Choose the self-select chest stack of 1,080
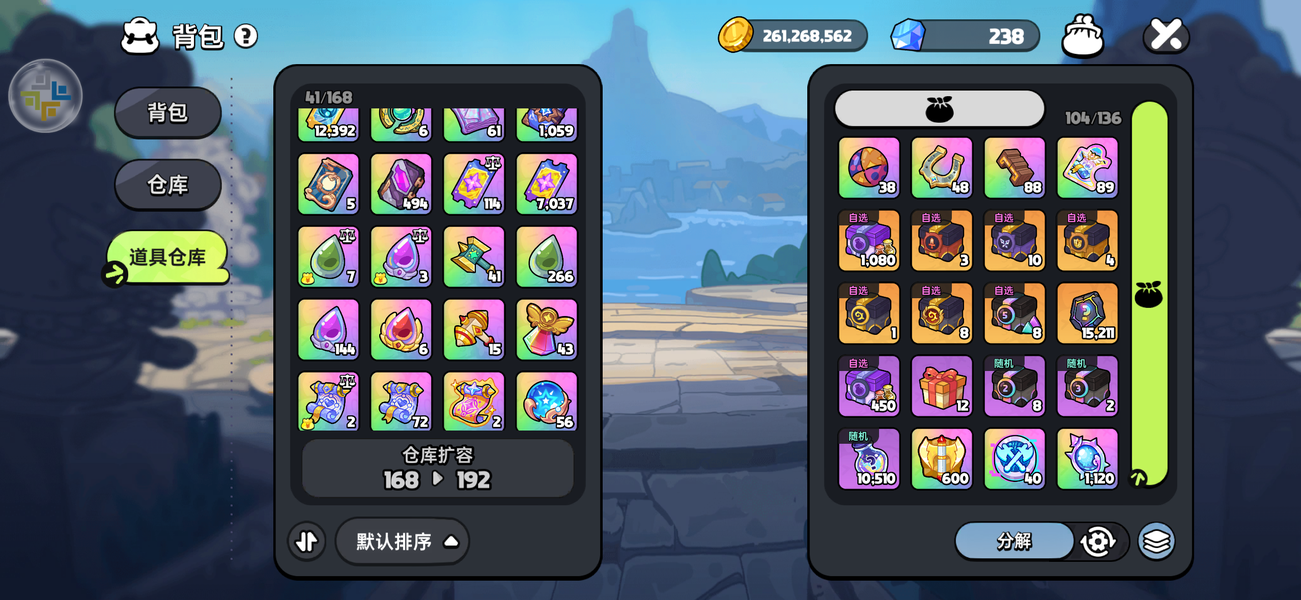The width and height of the screenshot is (1301, 600). point(868,241)
